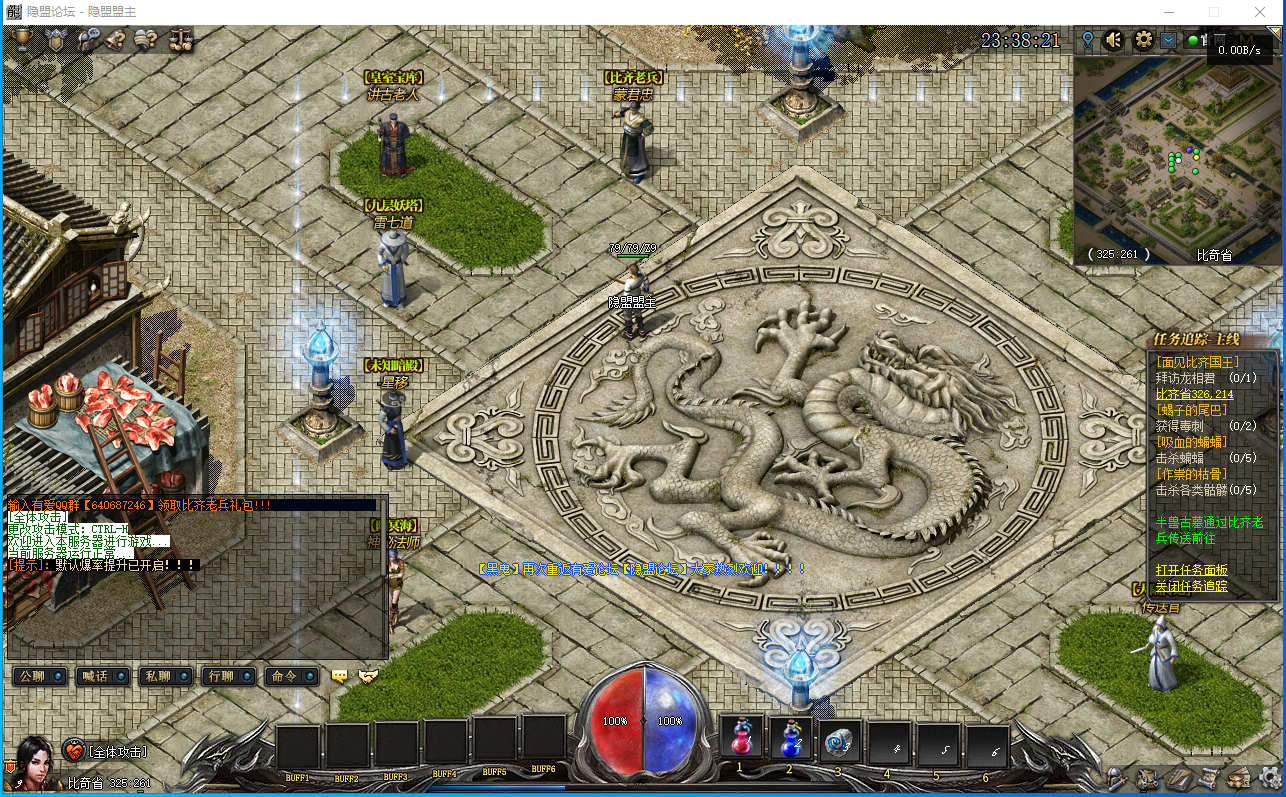Switch chat channel to 公聊
This screenshot has height=797, width=1286.
[x=40, y=676]
